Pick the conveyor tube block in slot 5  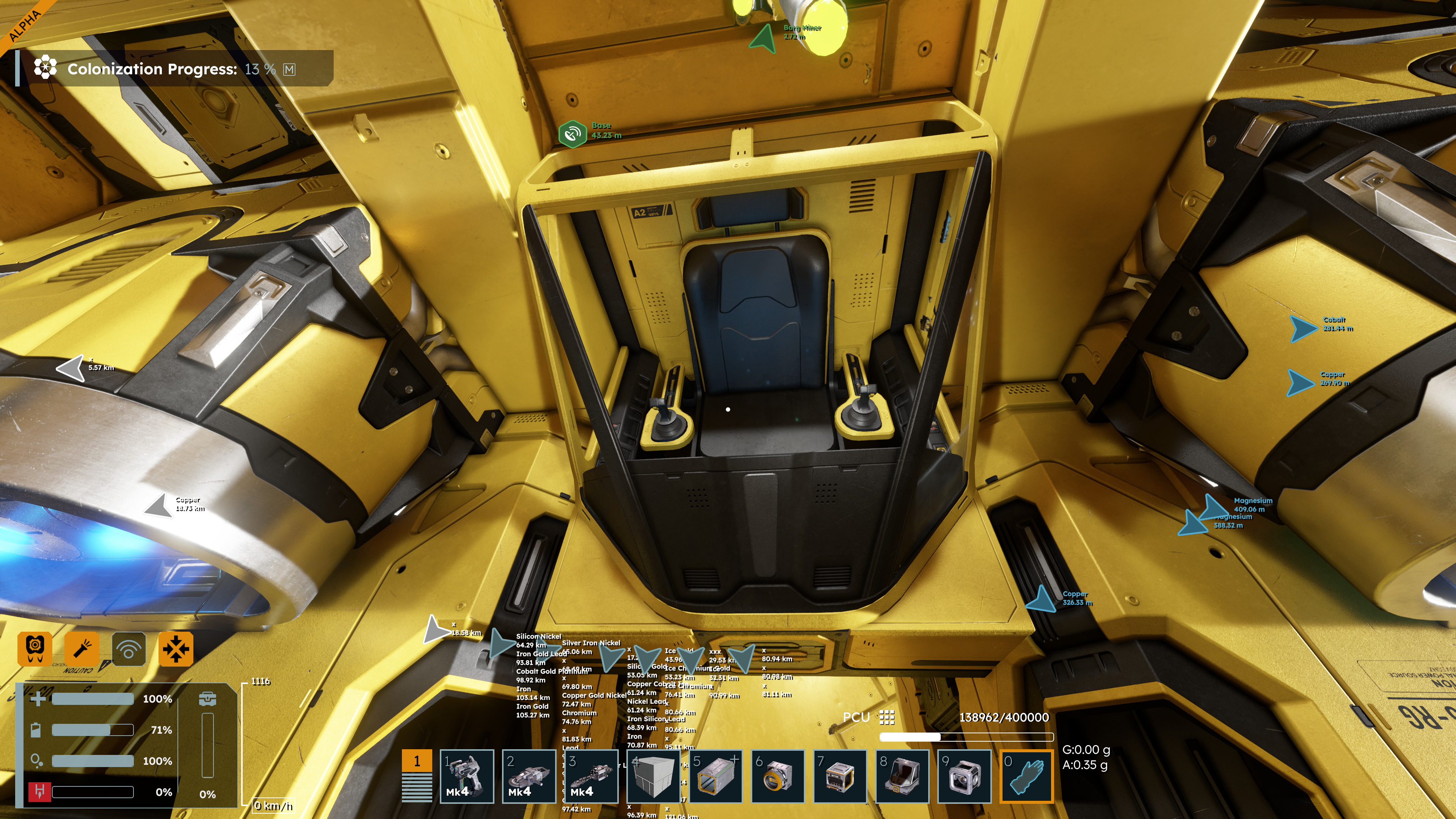point(715,775)
